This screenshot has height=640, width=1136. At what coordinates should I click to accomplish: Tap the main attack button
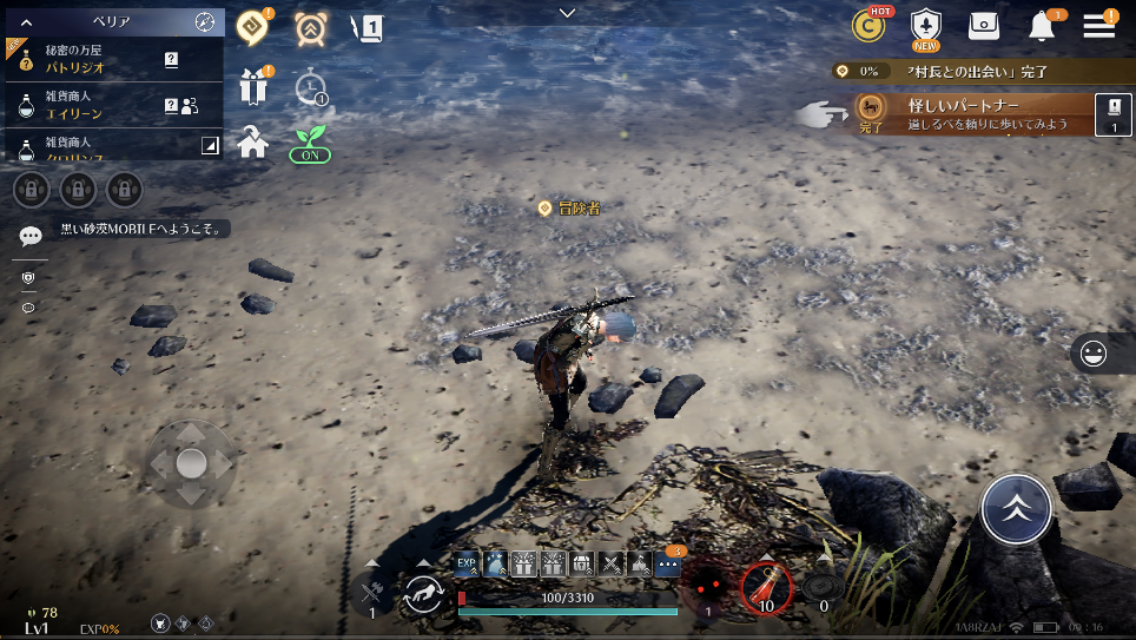[x=1016, y=508]
